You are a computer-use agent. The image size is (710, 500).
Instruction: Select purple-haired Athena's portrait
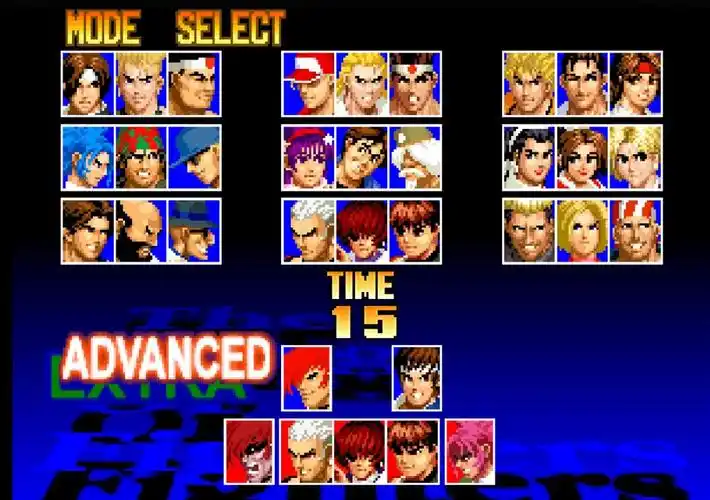click(x=308, y=157)
